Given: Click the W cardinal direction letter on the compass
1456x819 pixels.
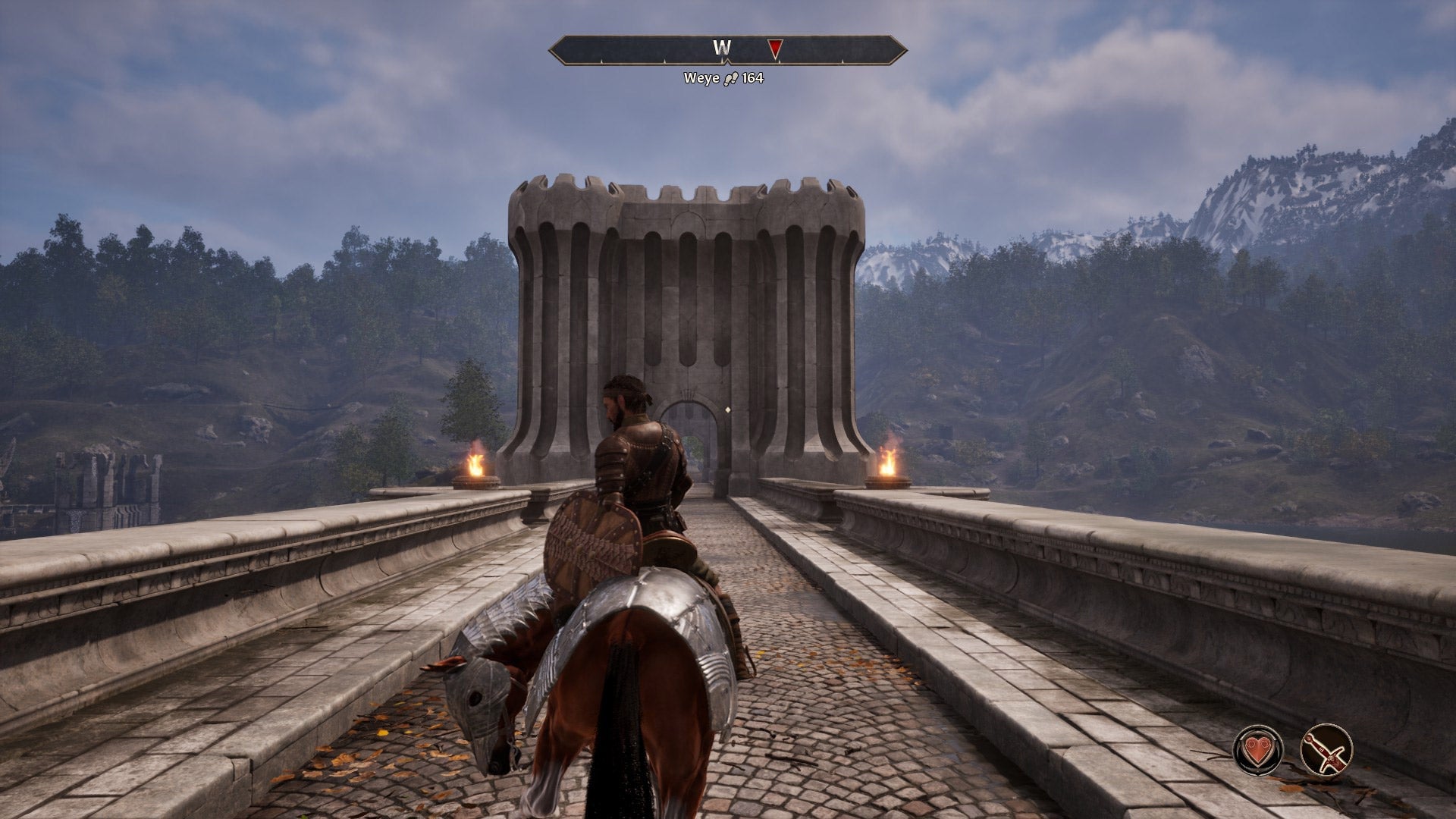Looking at the screenshot, I should (720, 47).
